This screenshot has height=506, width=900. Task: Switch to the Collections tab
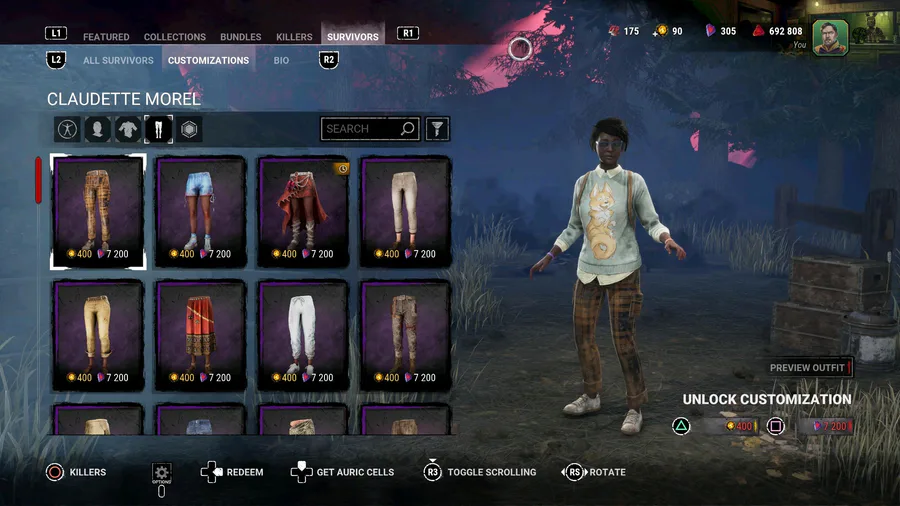coord(175,37)
